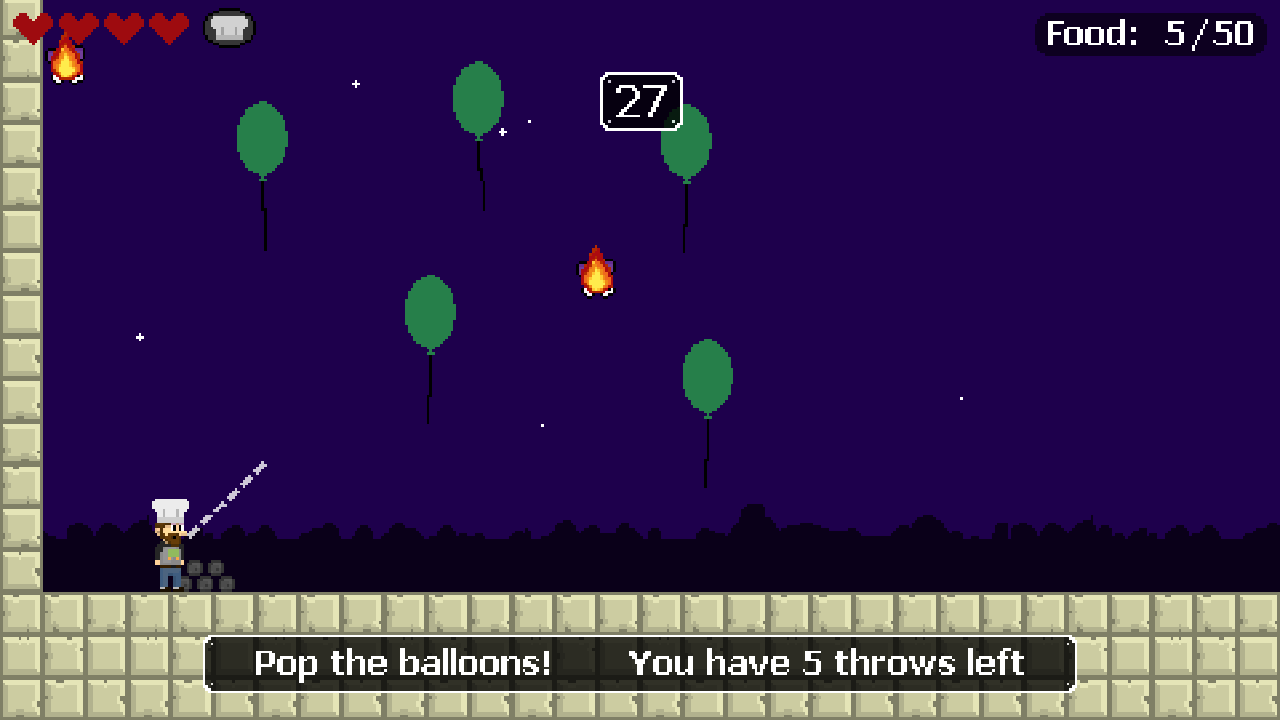Pop the top-left green balloon
The width and height of the screenshot is (1280, 720).
click(262, 140)
